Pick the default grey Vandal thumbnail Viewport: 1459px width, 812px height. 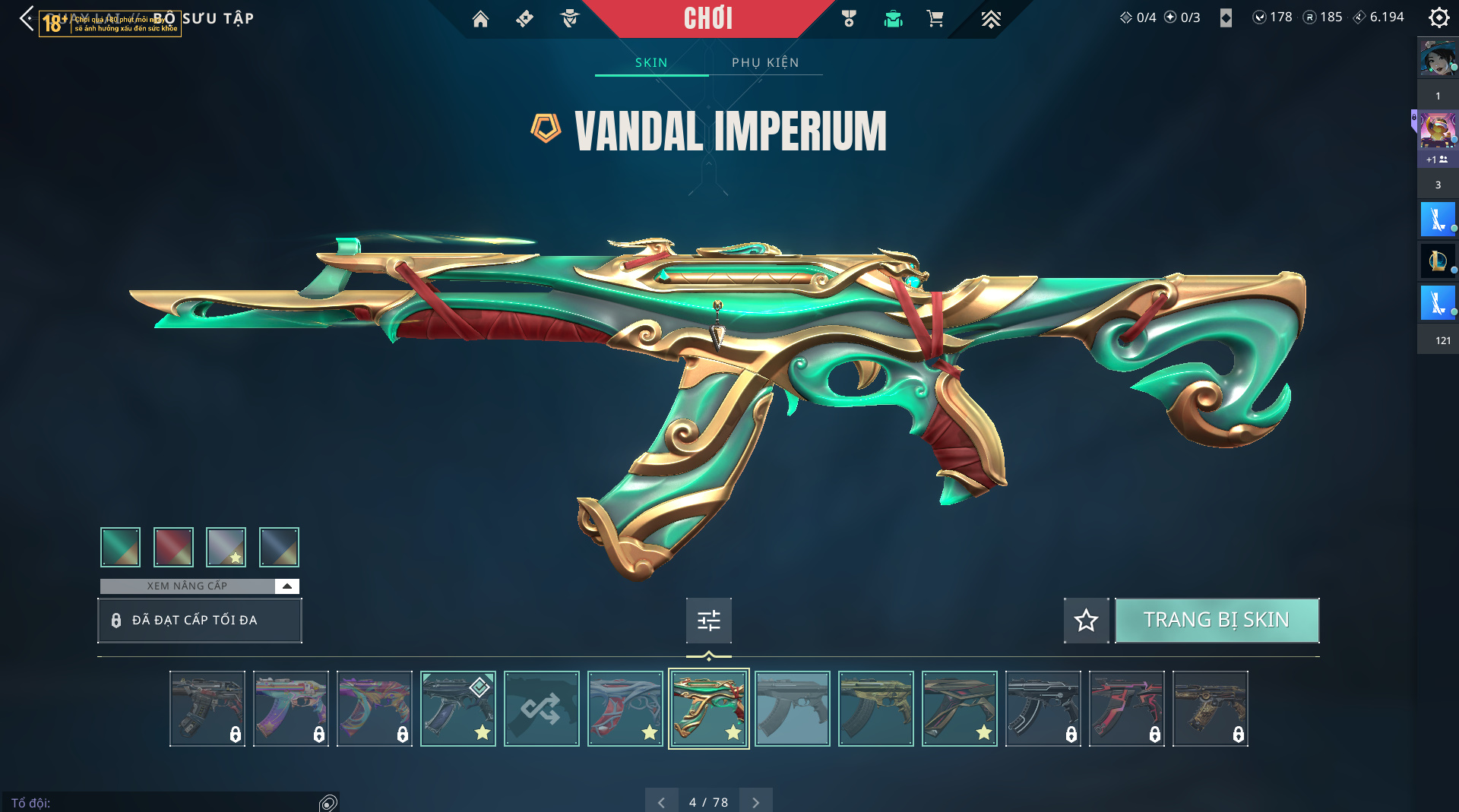coord(792,709)
